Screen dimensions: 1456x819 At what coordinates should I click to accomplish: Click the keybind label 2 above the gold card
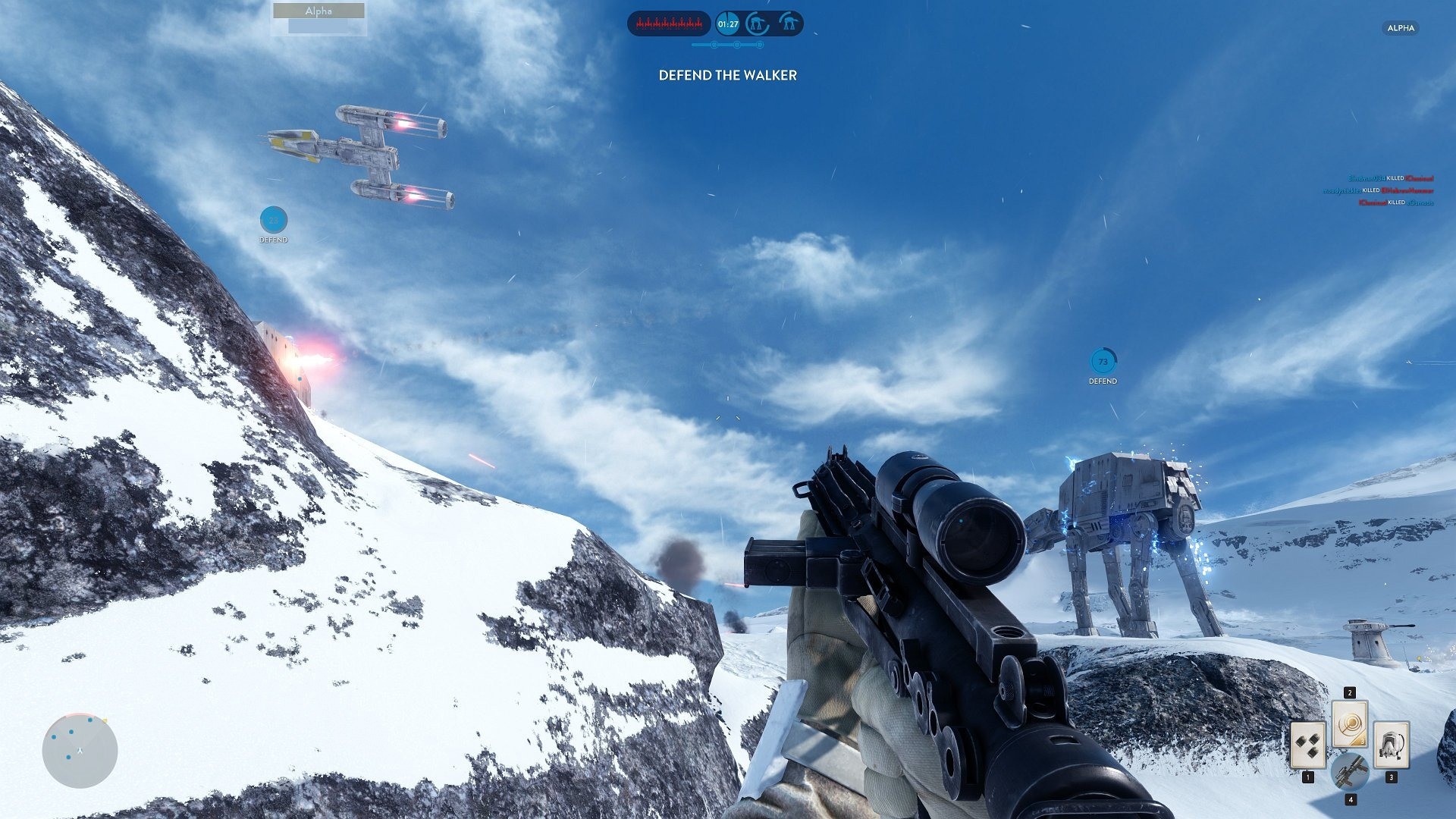tap(1350, 692)
